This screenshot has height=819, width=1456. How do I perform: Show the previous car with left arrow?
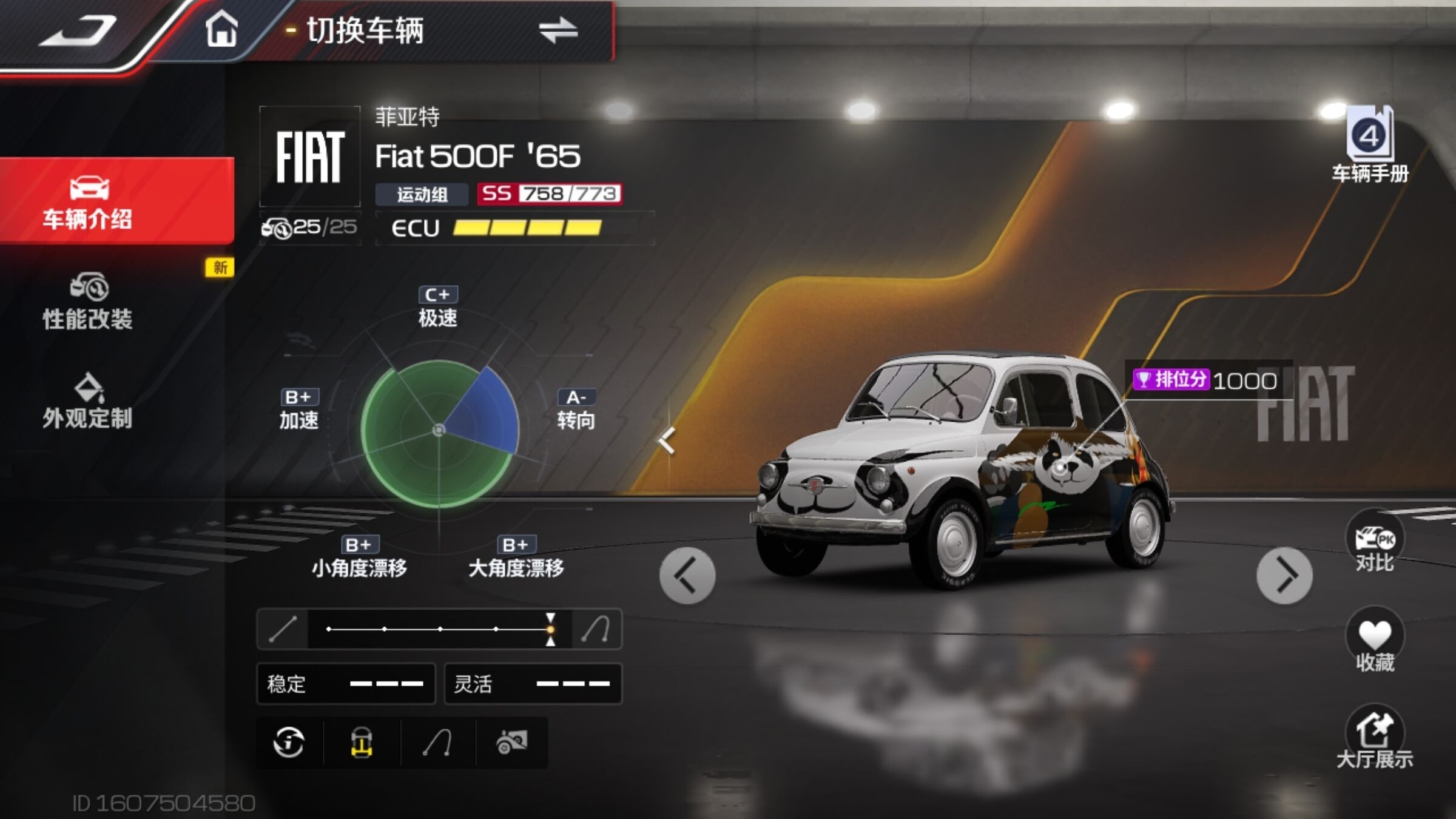coord(687,576)
